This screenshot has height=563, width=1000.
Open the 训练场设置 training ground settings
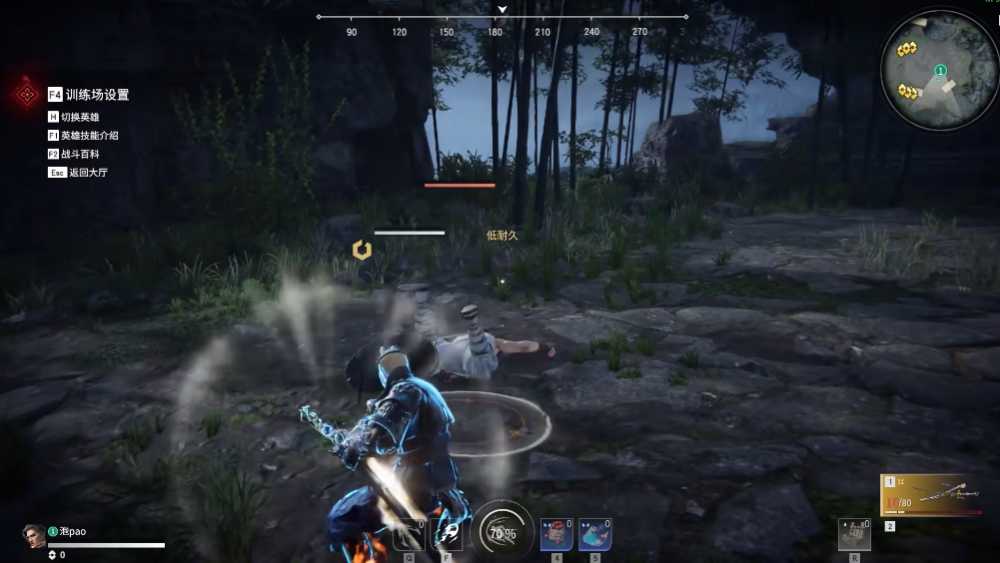tap(97, 95)
